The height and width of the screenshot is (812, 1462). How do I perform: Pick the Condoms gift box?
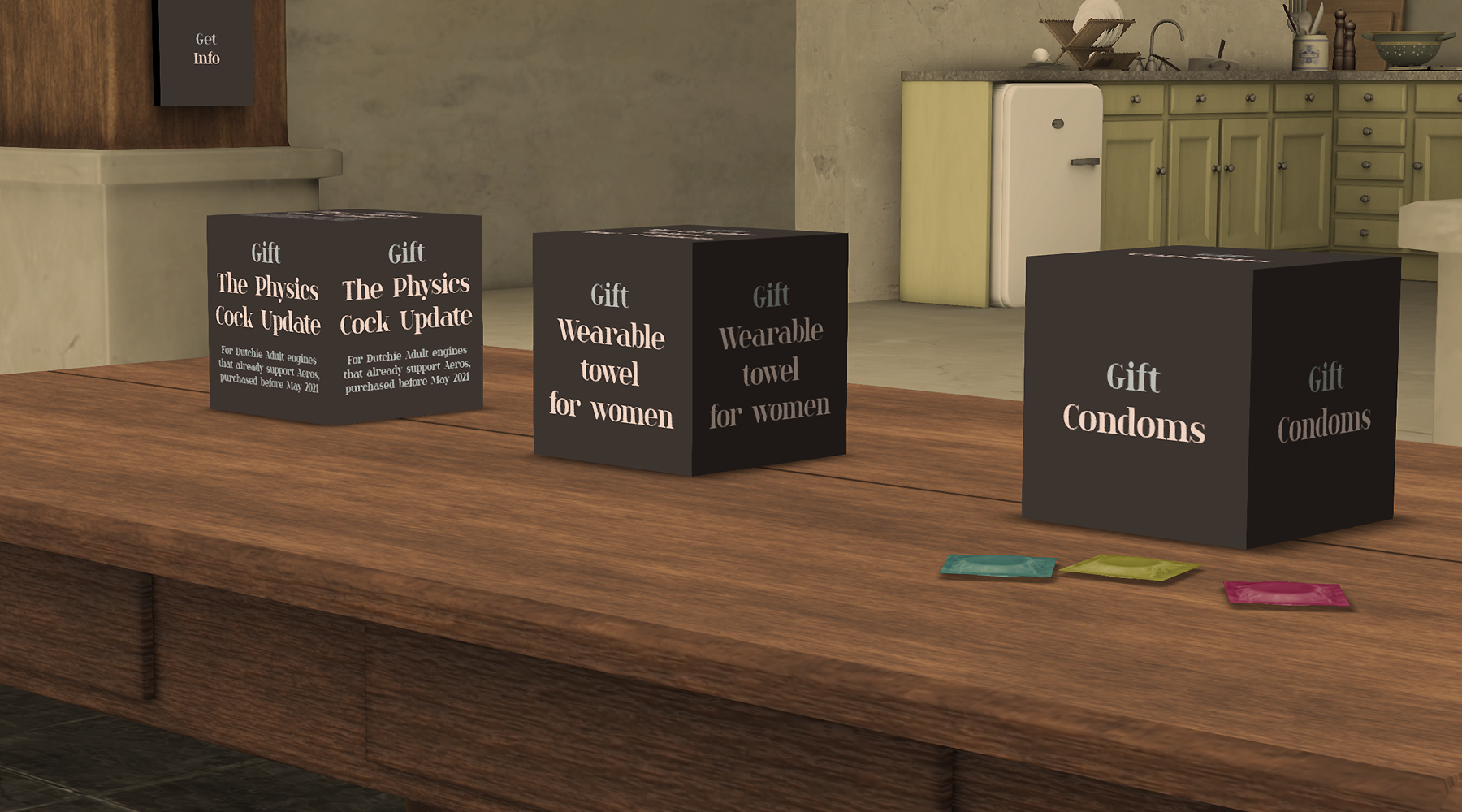pyautogui.click(x=1210, y=401)
